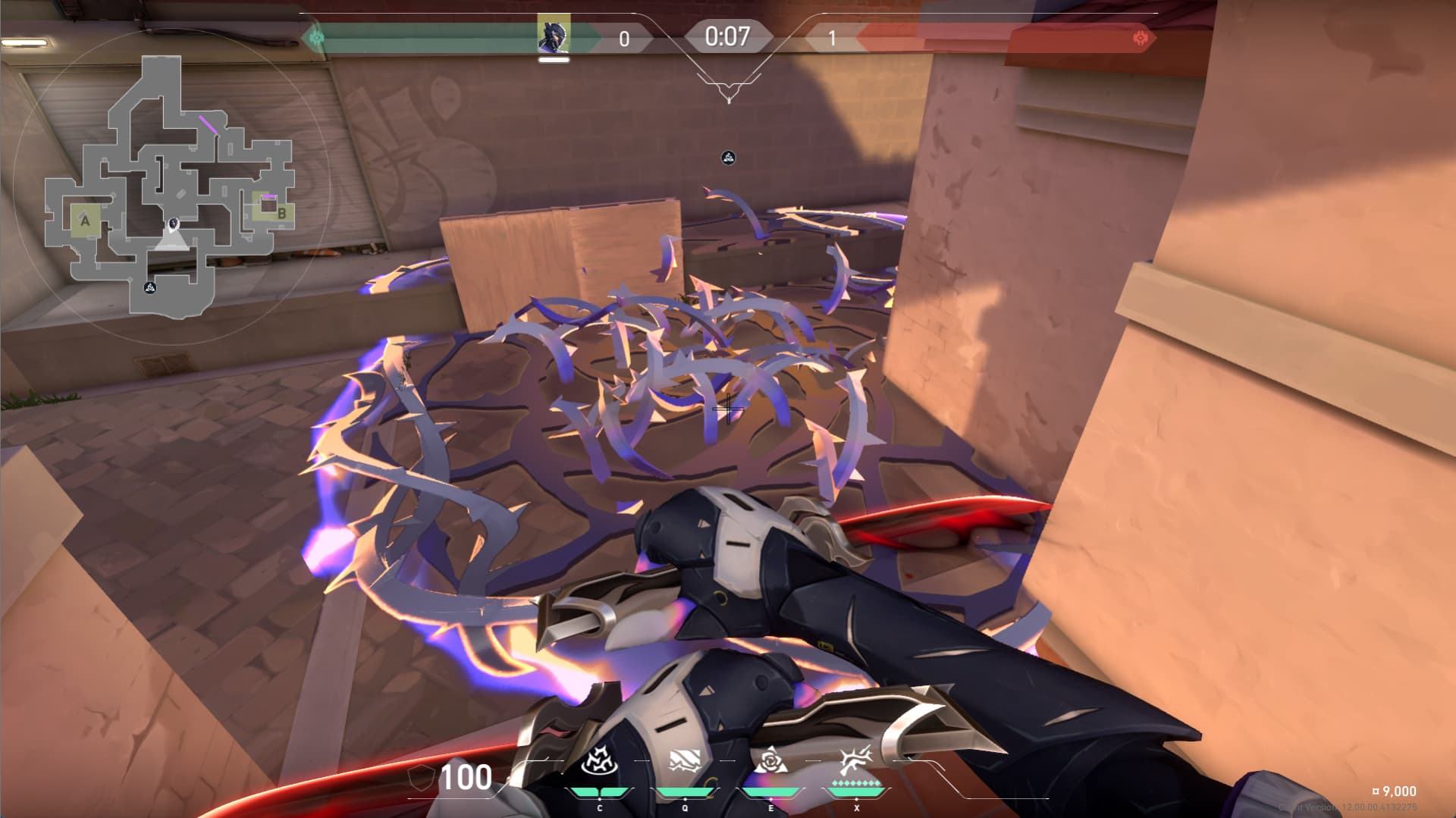The height and width of the screenshot is (818, 1456).
Task: Select the Shear wall ability icon
Action: pyautogui.click(x=685, y=762)
